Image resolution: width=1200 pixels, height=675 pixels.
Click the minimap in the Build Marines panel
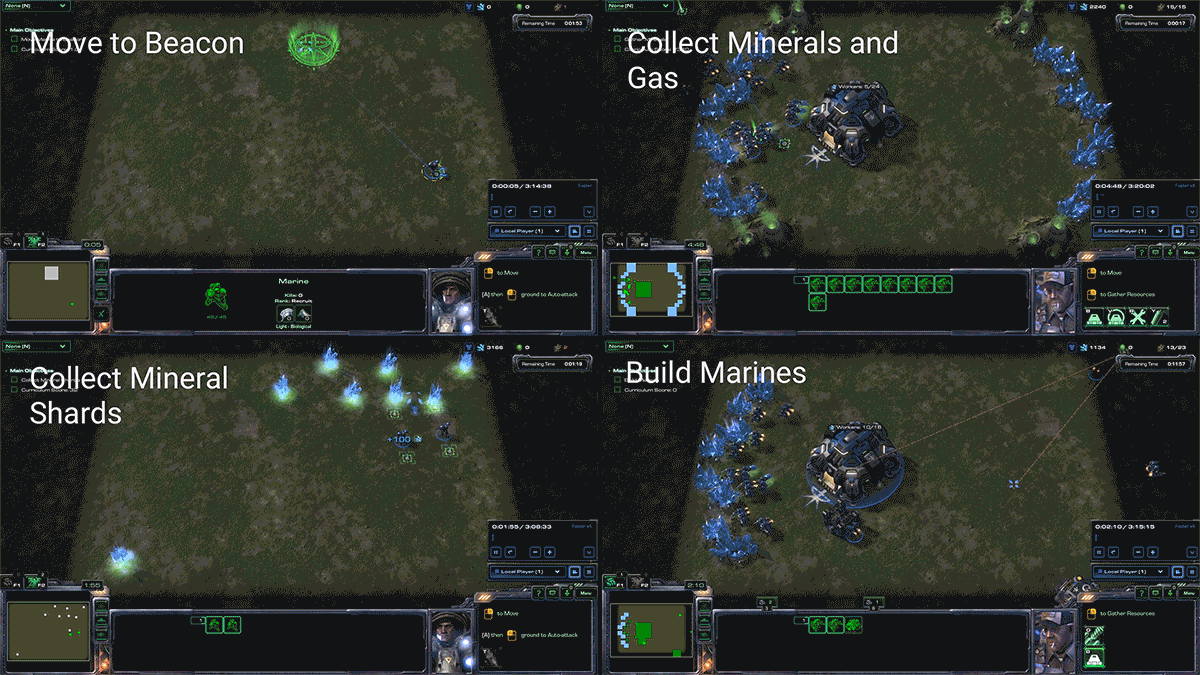click(650, 632)
